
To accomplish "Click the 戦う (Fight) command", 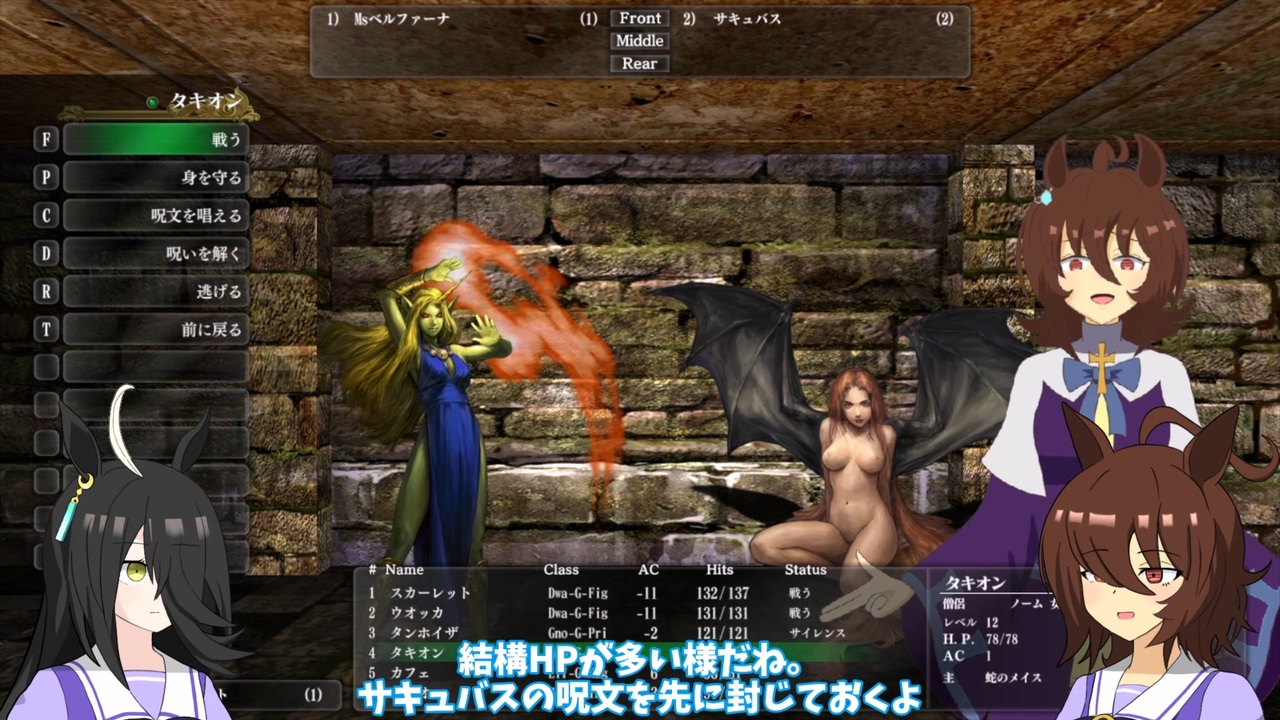I will [x=155, y=140].
